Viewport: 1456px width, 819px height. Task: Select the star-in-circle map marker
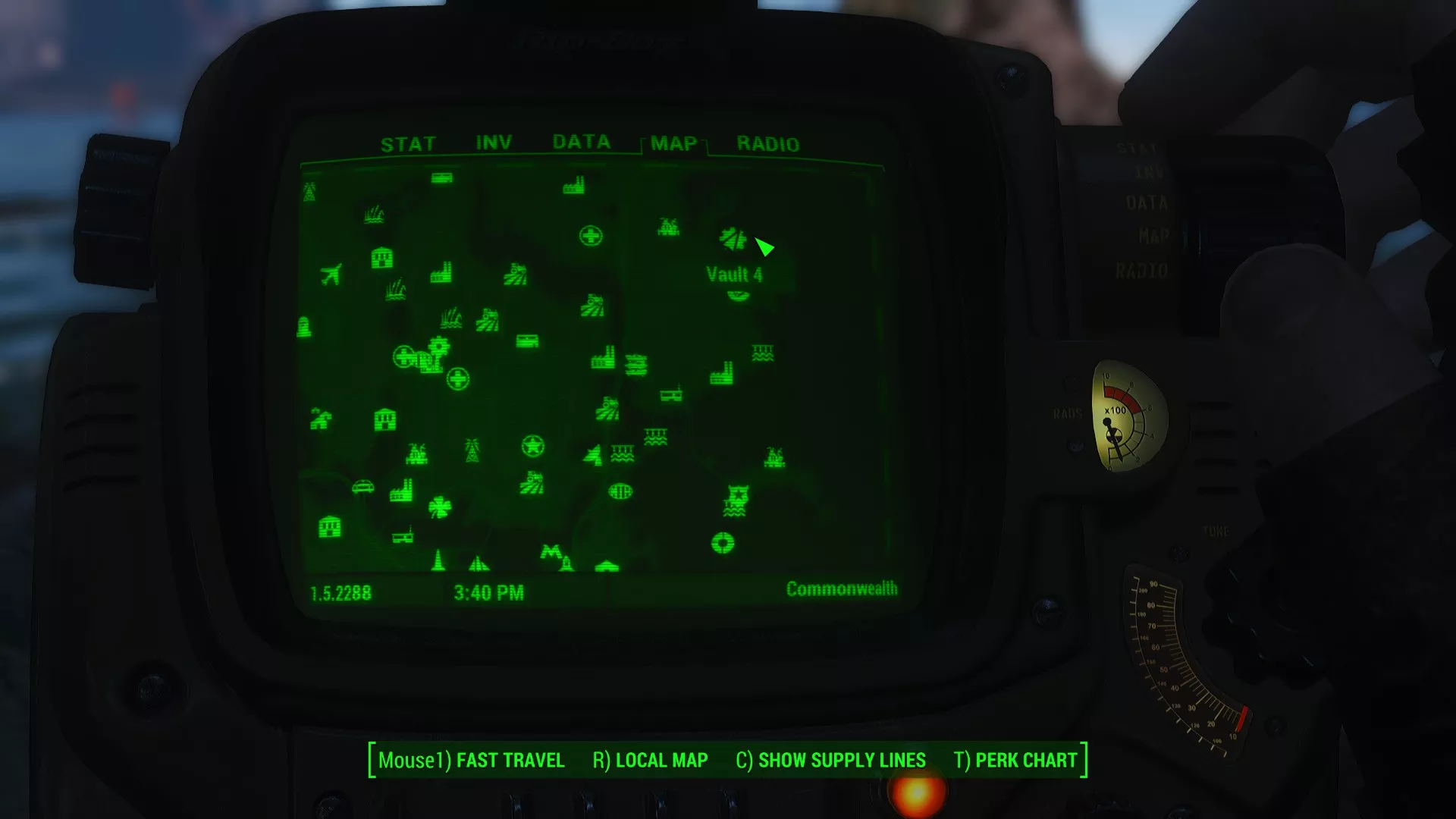(x=533, y=447)
